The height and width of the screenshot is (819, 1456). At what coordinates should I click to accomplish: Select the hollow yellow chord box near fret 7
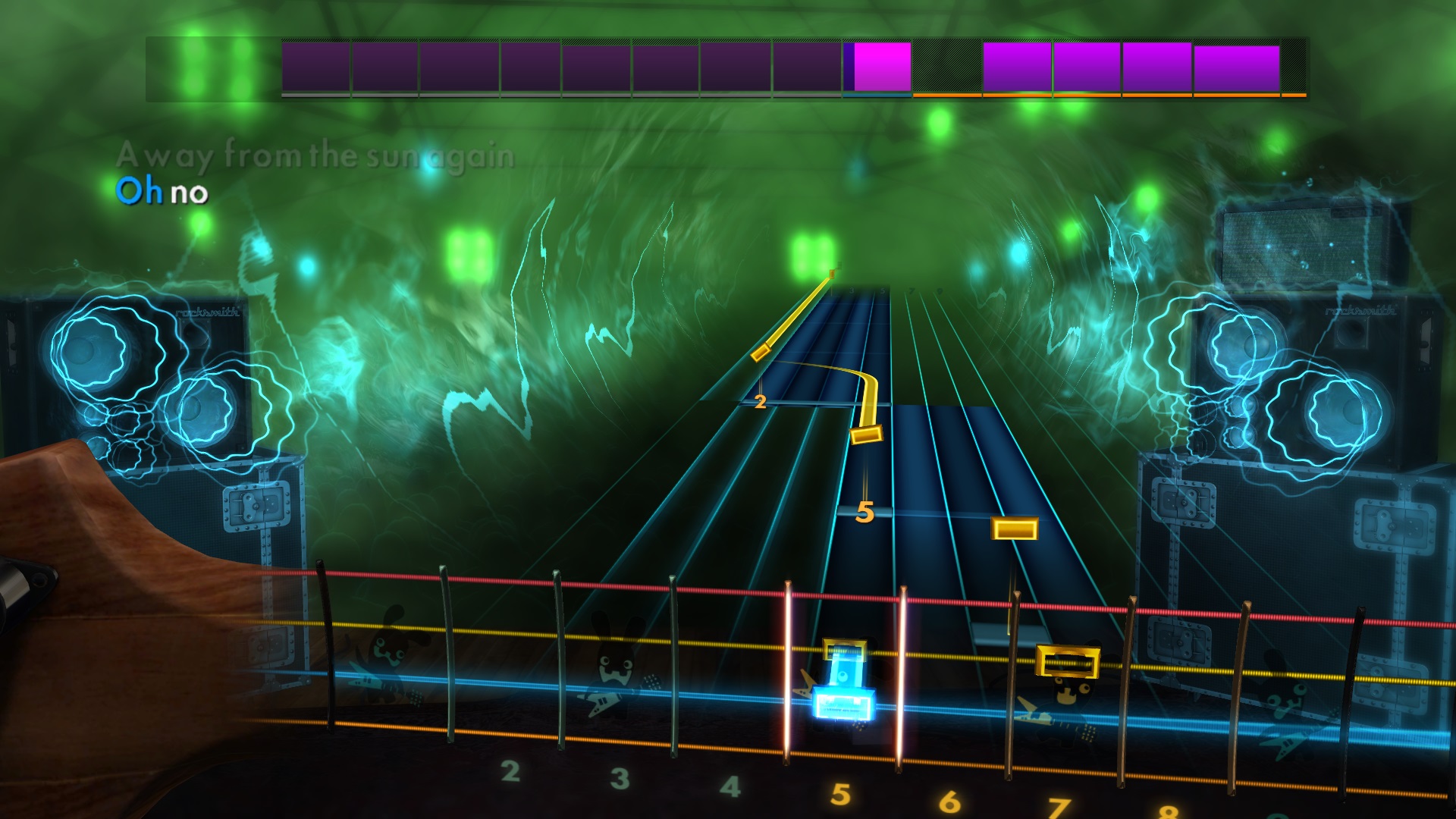click(1066, 661)
